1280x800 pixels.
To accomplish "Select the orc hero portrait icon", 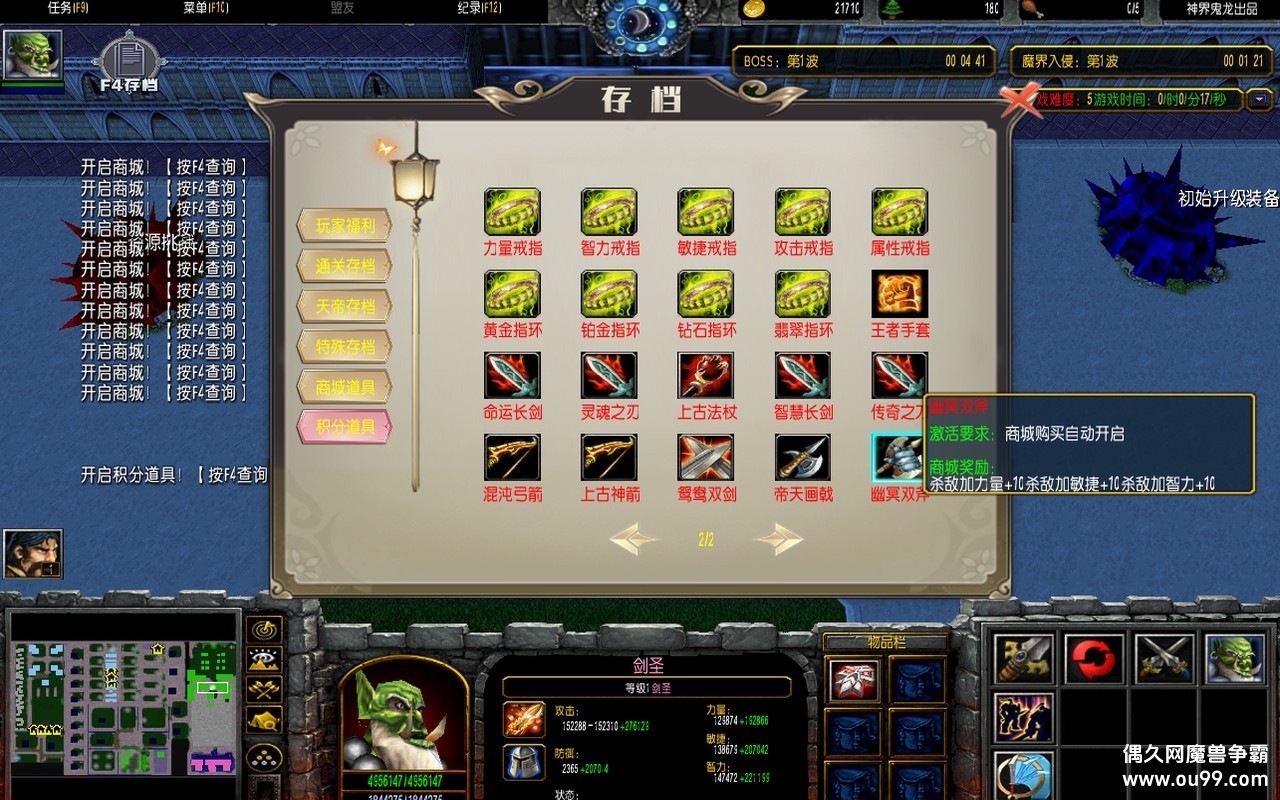I will click(32, 54).
